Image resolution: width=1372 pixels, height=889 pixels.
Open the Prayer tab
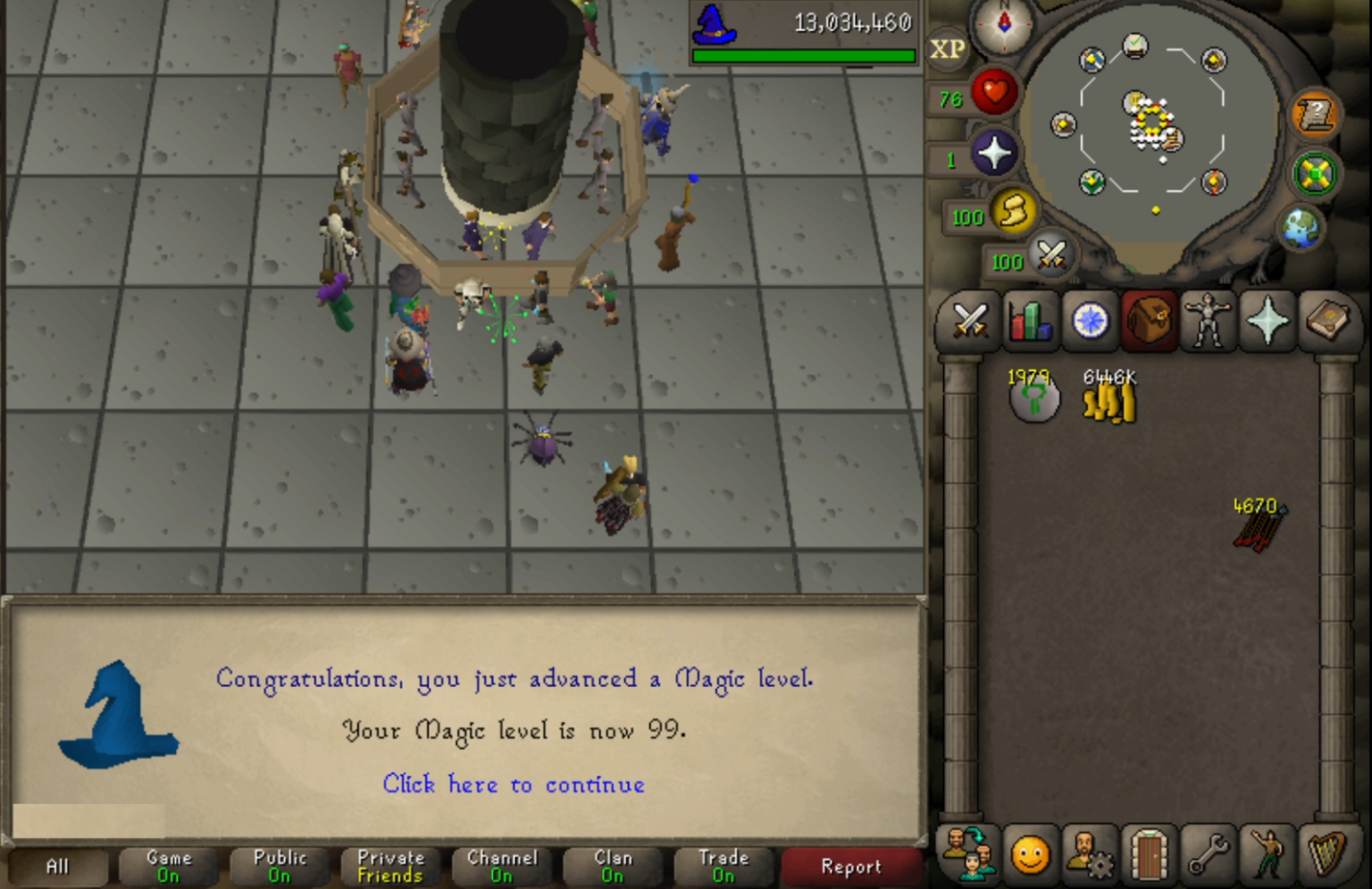click(x=1267, y=322)
